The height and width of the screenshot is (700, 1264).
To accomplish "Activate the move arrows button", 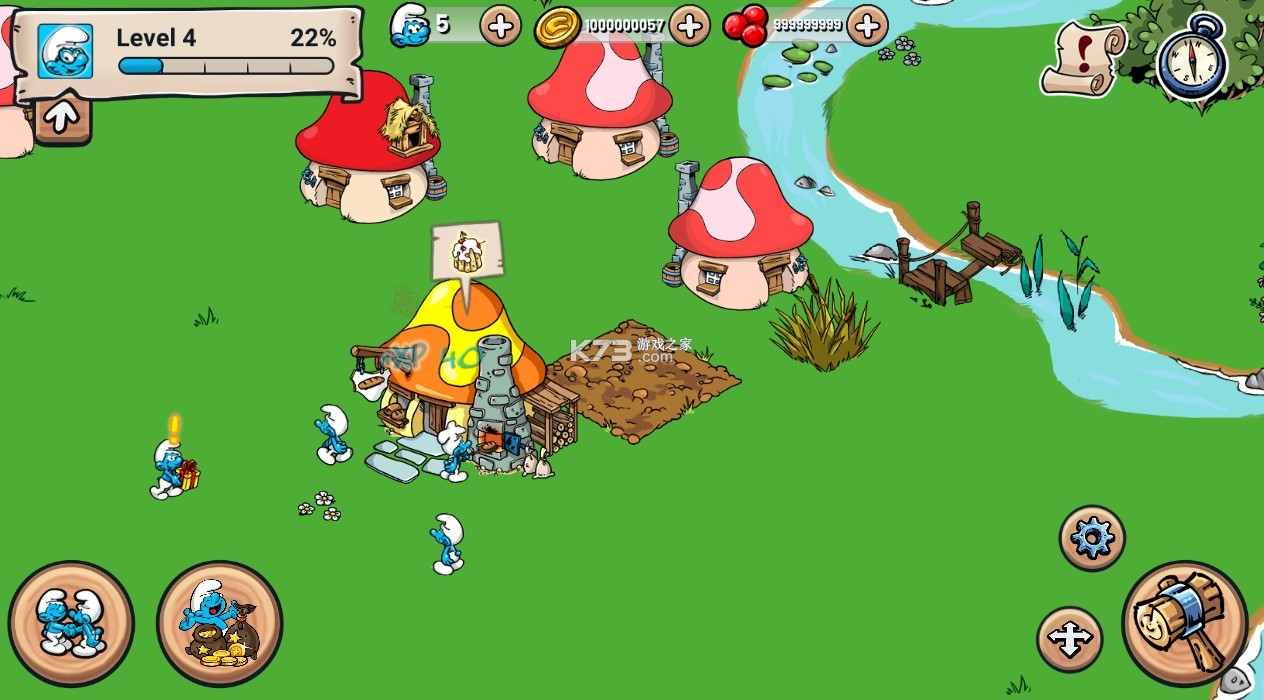I will 1069,639.
